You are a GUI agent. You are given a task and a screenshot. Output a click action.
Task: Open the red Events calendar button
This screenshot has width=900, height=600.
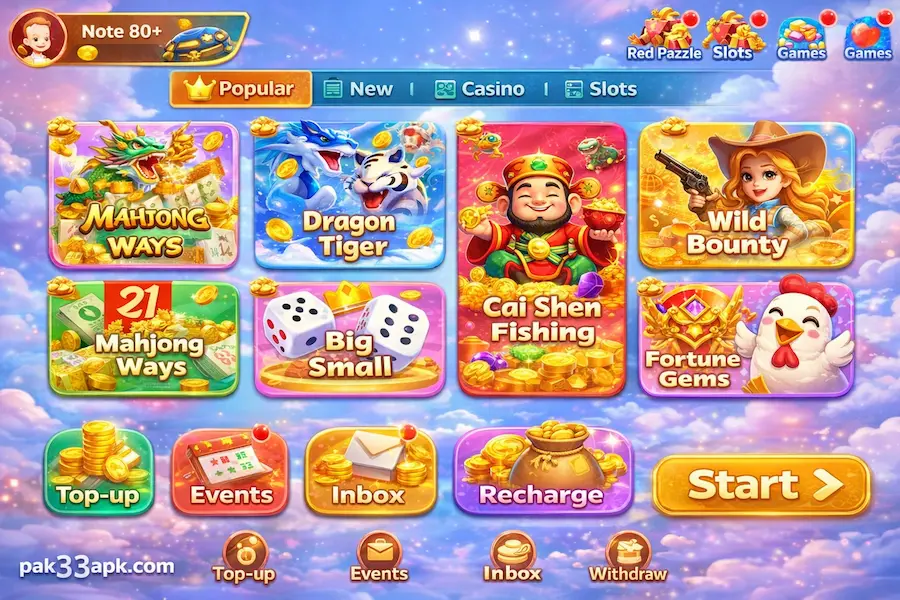pos(231,472)
